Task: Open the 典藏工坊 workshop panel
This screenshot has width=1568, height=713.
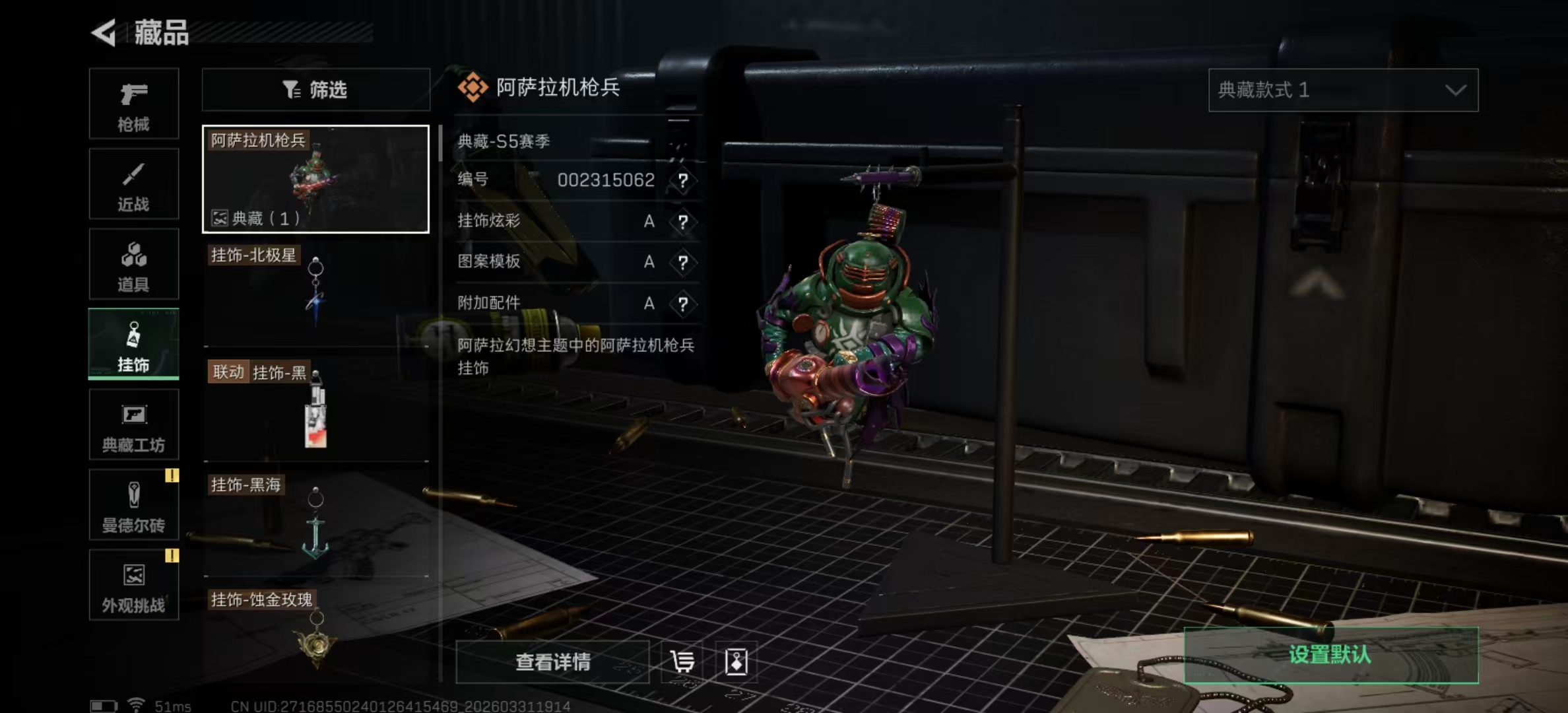Action: click(133, 424)
